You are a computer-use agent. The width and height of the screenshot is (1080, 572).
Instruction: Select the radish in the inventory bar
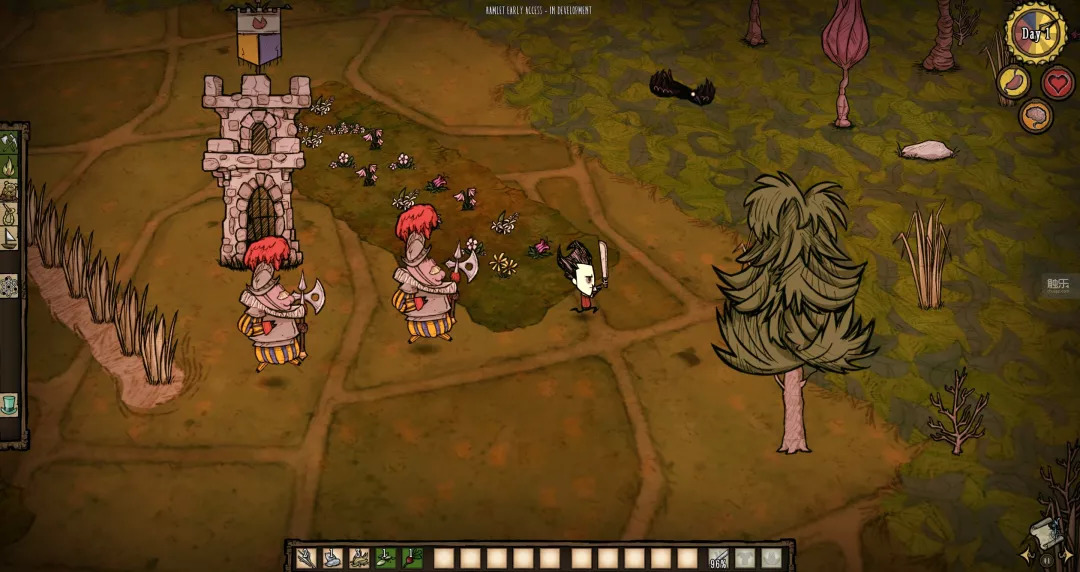coord(412,558)
